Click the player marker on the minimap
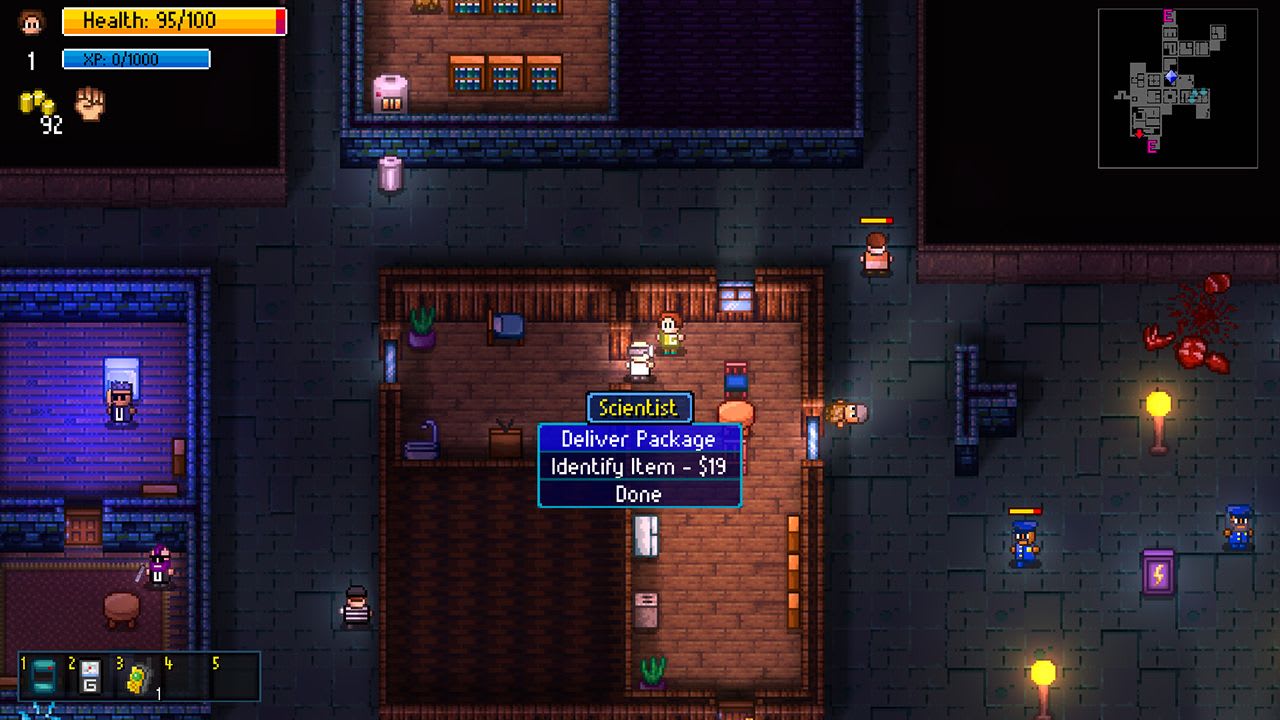1280x720 pixels. (1171, 77)
